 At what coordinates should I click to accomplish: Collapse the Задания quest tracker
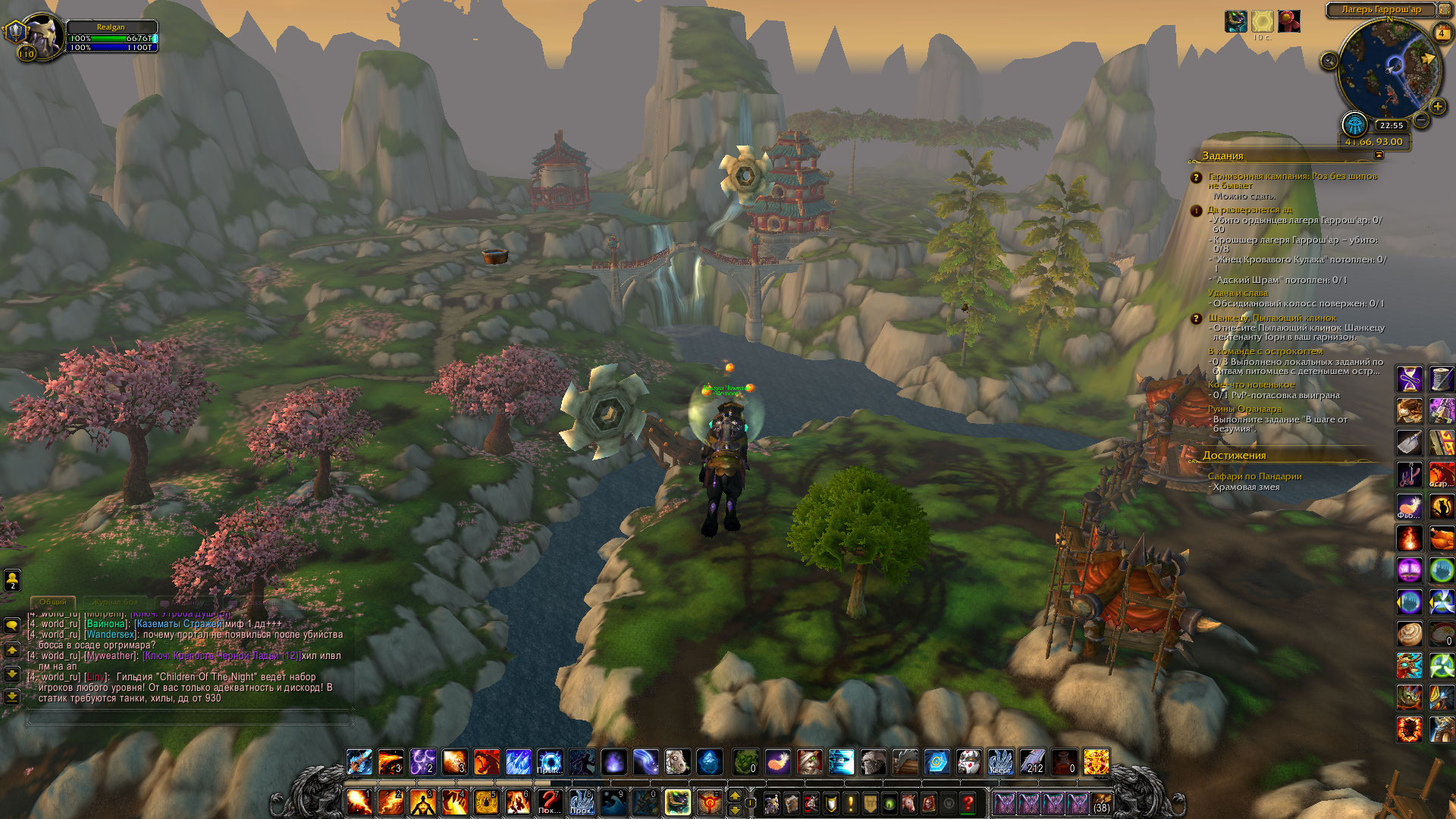[1379, 155]
